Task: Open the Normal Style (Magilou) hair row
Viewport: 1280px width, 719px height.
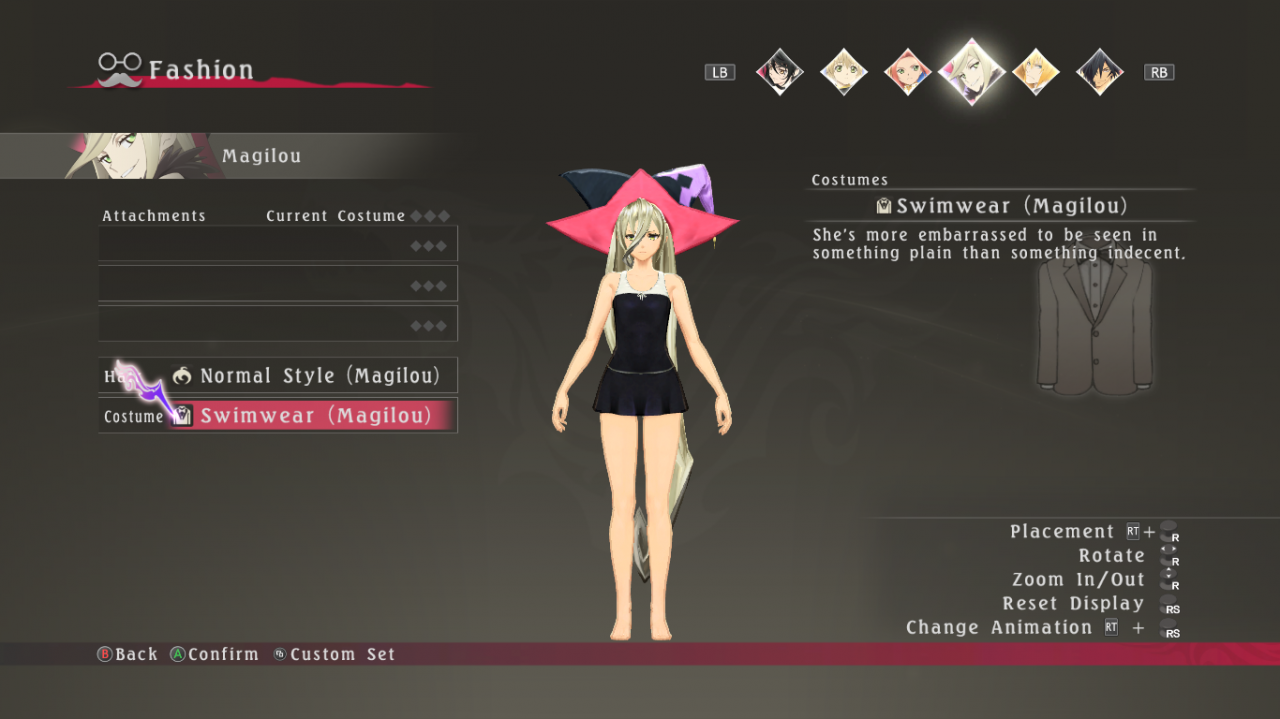Action: coord(278,376)
